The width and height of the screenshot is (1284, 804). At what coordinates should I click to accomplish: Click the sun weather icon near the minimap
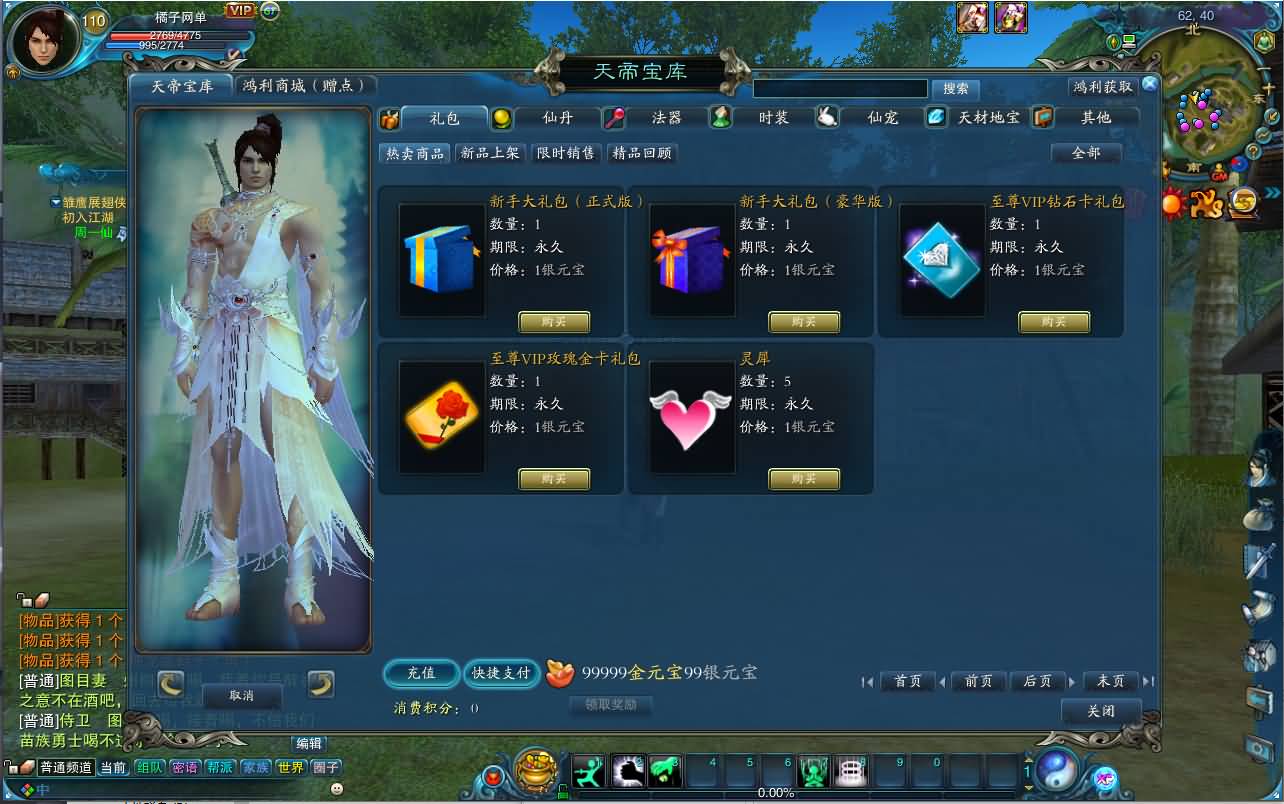point(1171,202)
